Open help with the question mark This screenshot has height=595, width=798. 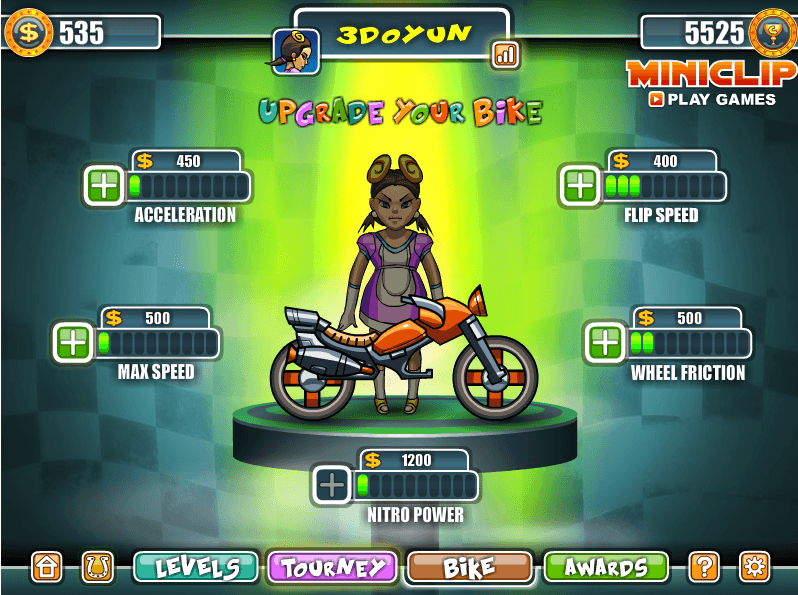(704, 567)
